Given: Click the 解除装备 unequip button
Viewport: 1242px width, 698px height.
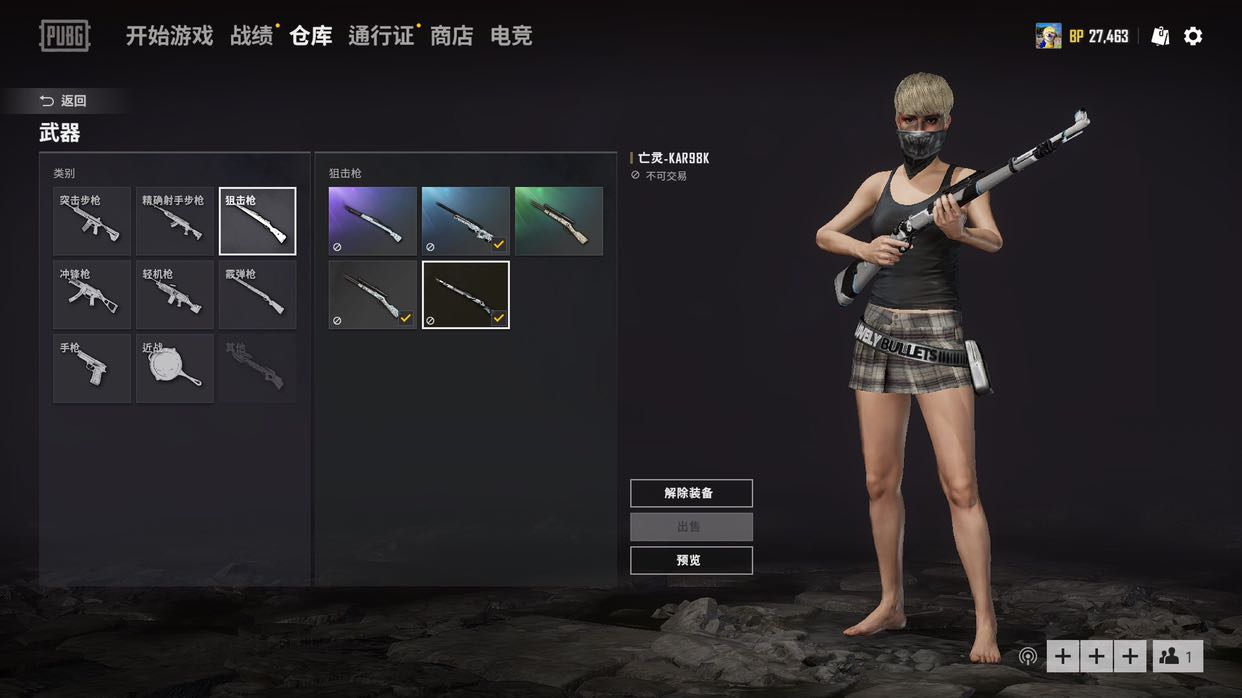Looking at the screenshot, I should pos(691,493).
